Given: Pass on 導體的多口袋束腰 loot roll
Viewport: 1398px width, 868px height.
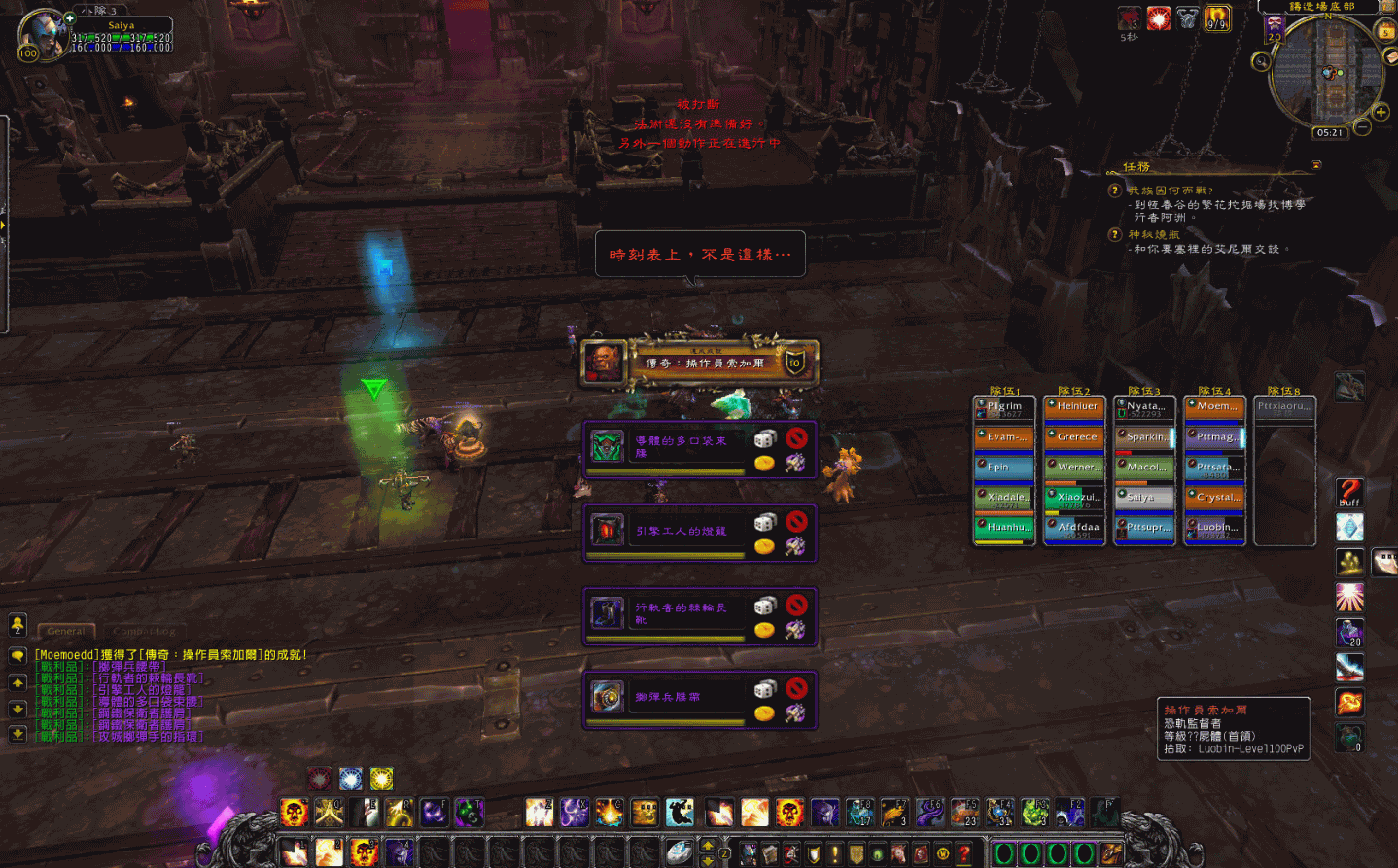Looking at the screenshot, I should [796, 438].
